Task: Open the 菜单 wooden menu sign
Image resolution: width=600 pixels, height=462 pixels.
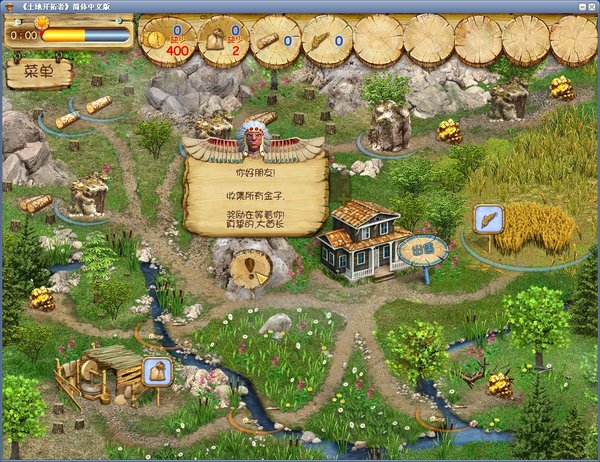Action: coord(39,72)
